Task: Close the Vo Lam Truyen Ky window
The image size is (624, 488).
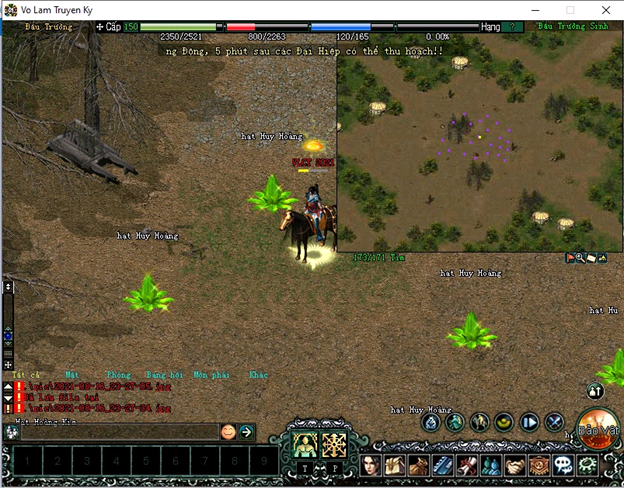Action: [x=603, y=9]
